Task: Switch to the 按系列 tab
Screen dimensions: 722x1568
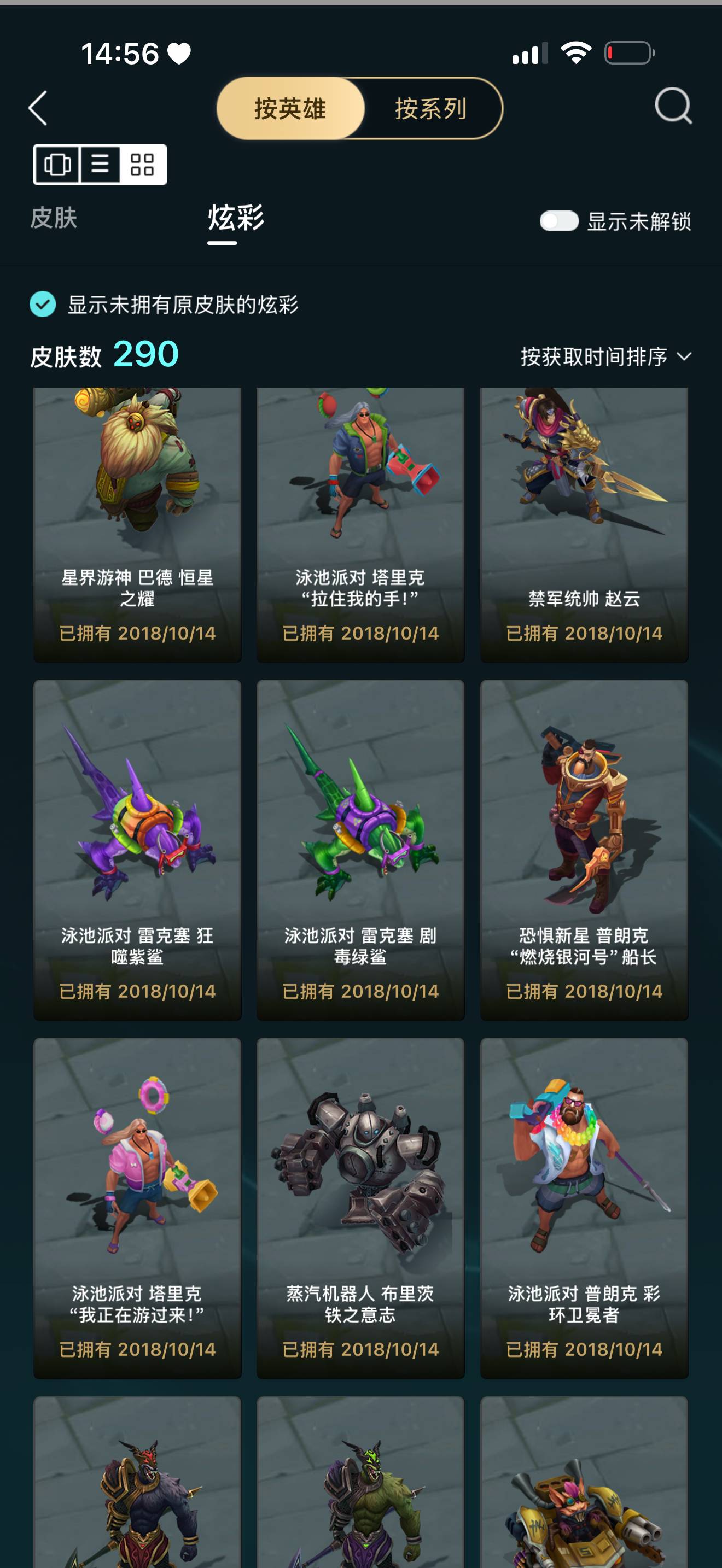Action: point(431,109)
